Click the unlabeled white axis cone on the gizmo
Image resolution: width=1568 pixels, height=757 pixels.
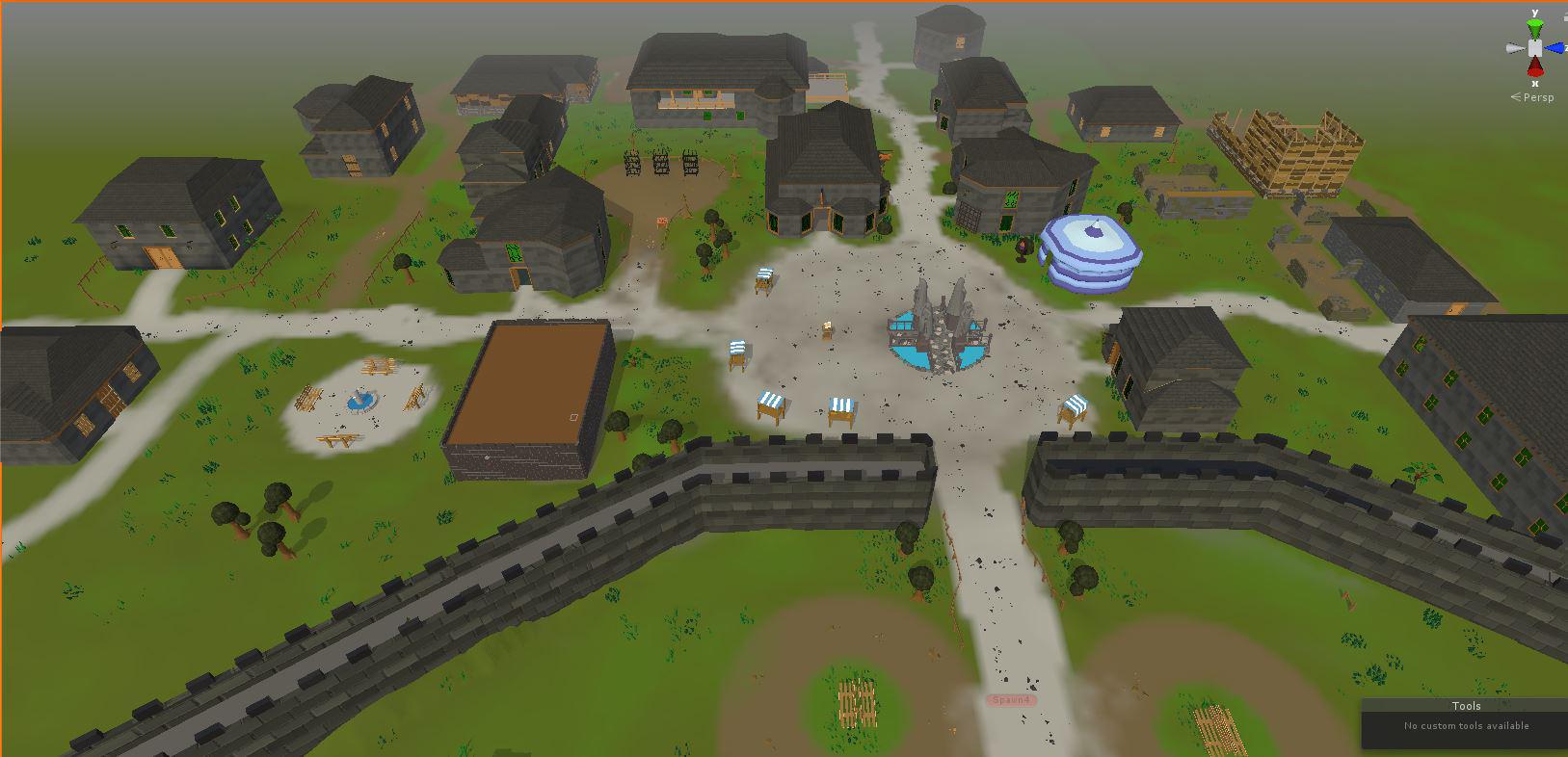click(1515, 46)
